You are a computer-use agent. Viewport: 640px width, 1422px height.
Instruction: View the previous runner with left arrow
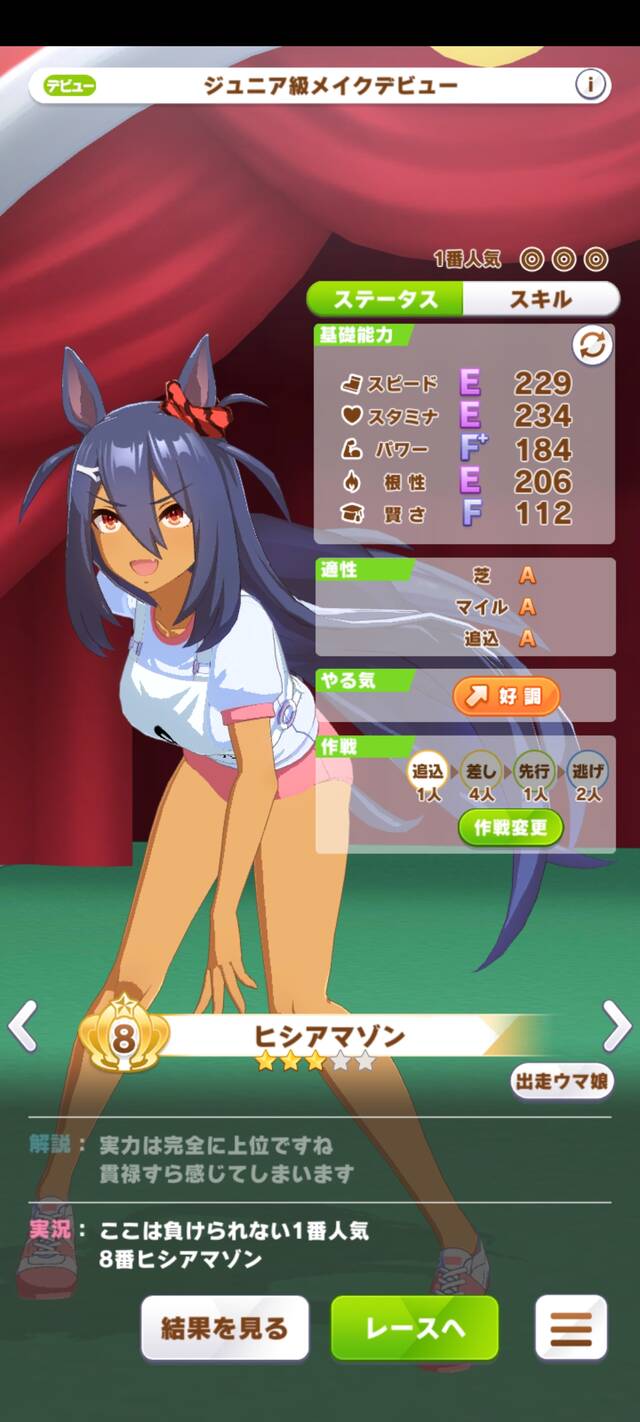click(x=22, y=1025)
